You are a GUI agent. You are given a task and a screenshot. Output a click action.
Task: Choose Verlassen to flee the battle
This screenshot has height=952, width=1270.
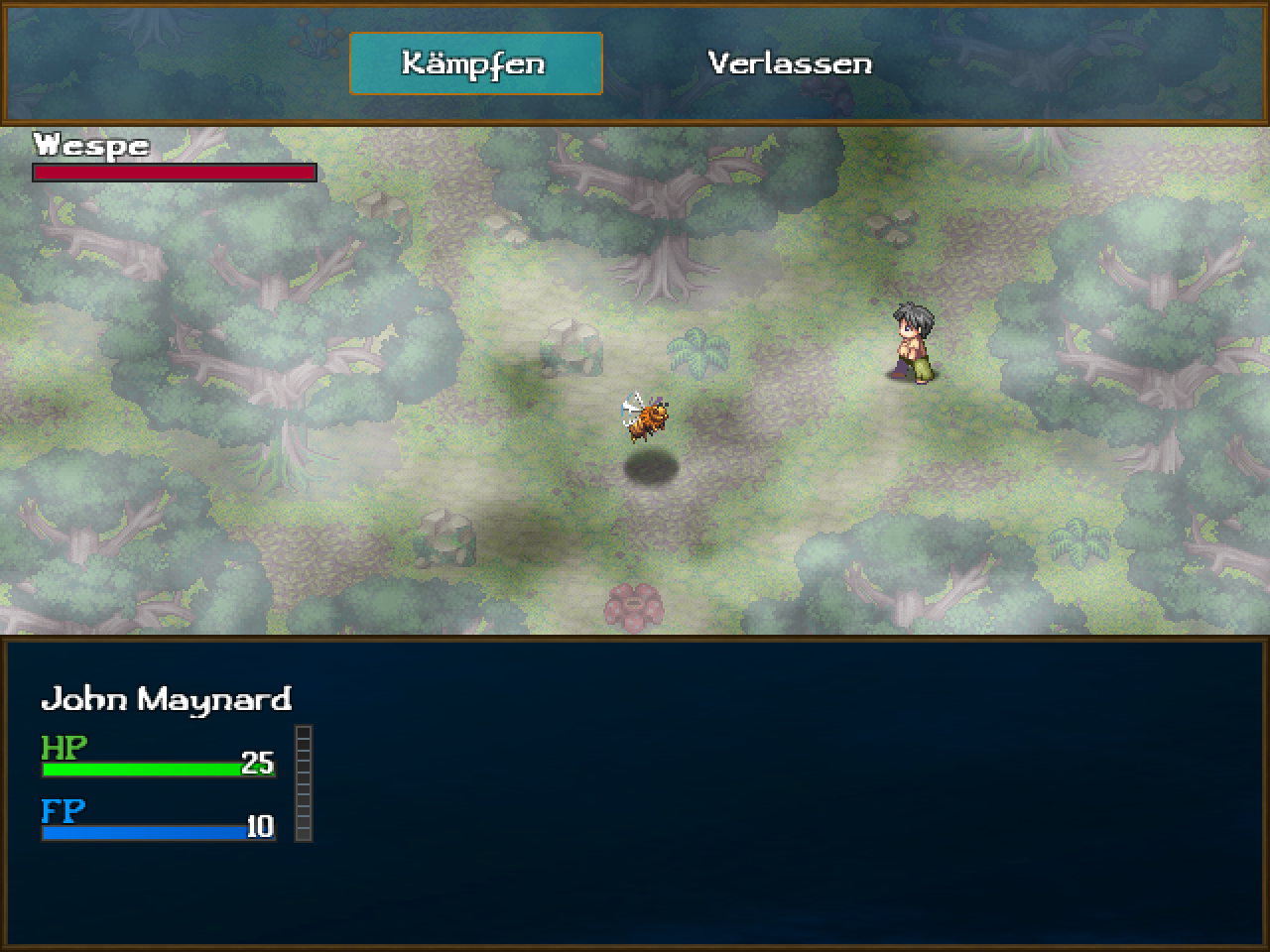click(788, 63)
